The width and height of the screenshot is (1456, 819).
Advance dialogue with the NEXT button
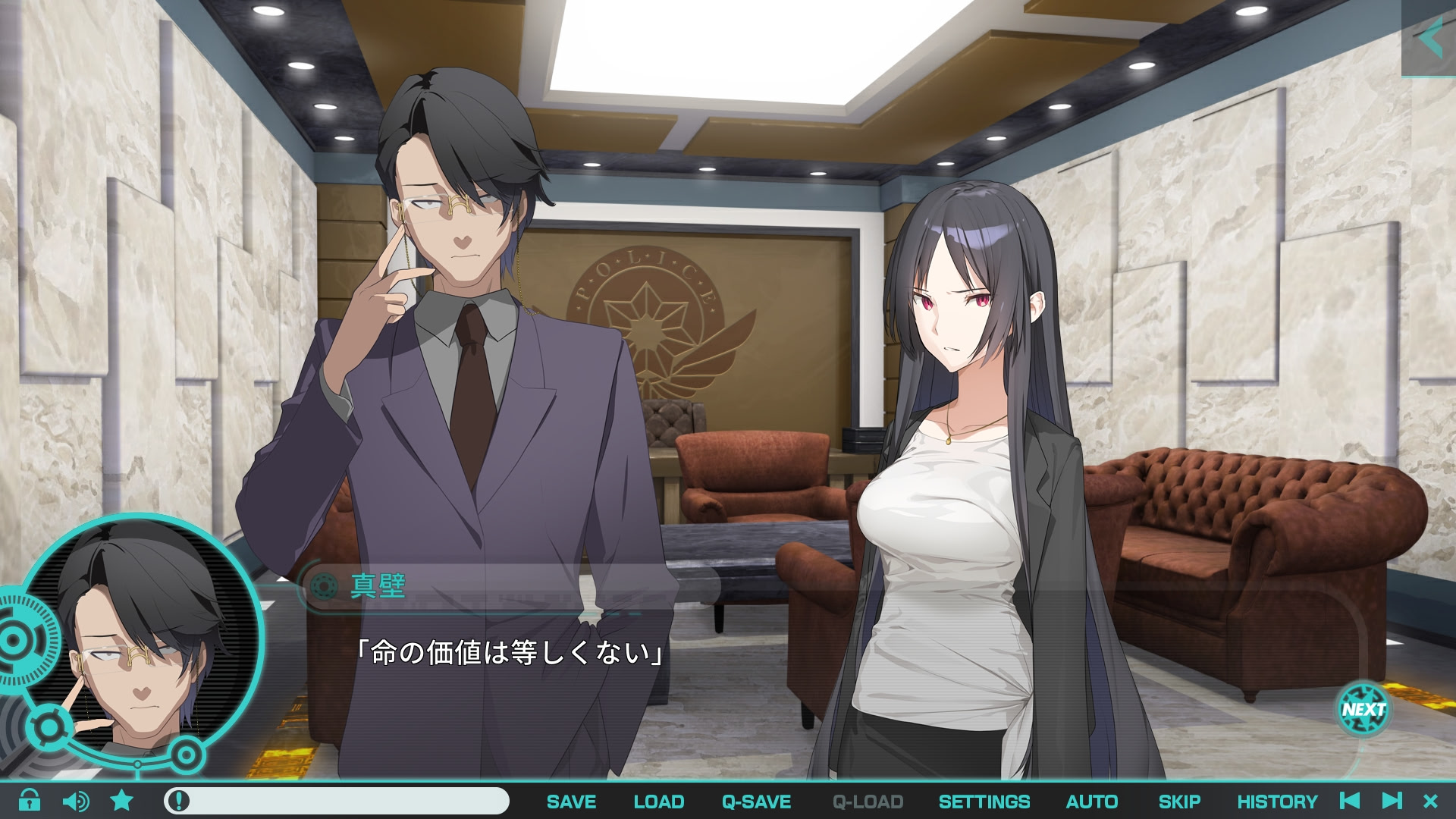[1363, 710]
